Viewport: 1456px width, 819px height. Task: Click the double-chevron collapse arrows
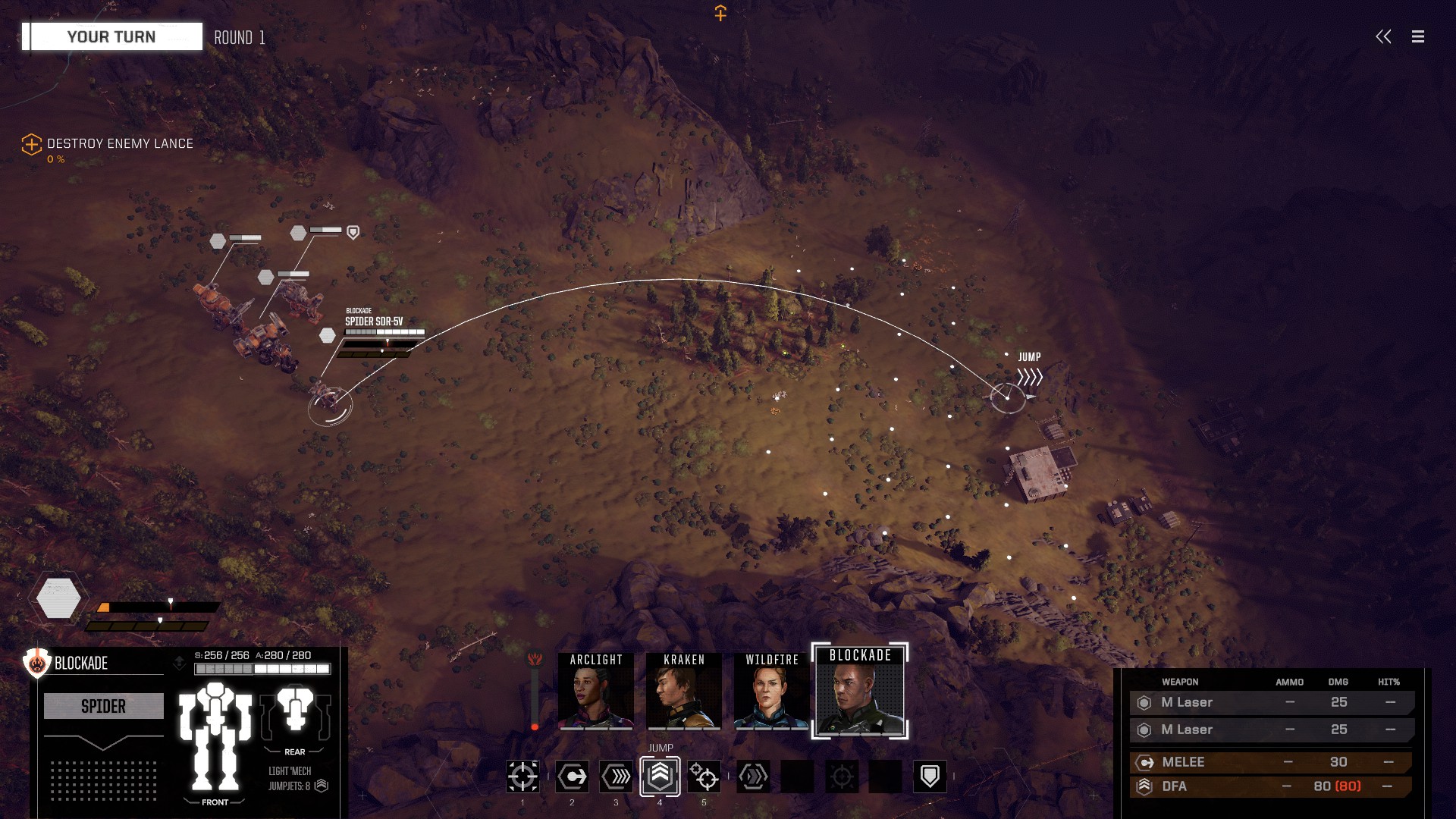[x=1383, y=36]
